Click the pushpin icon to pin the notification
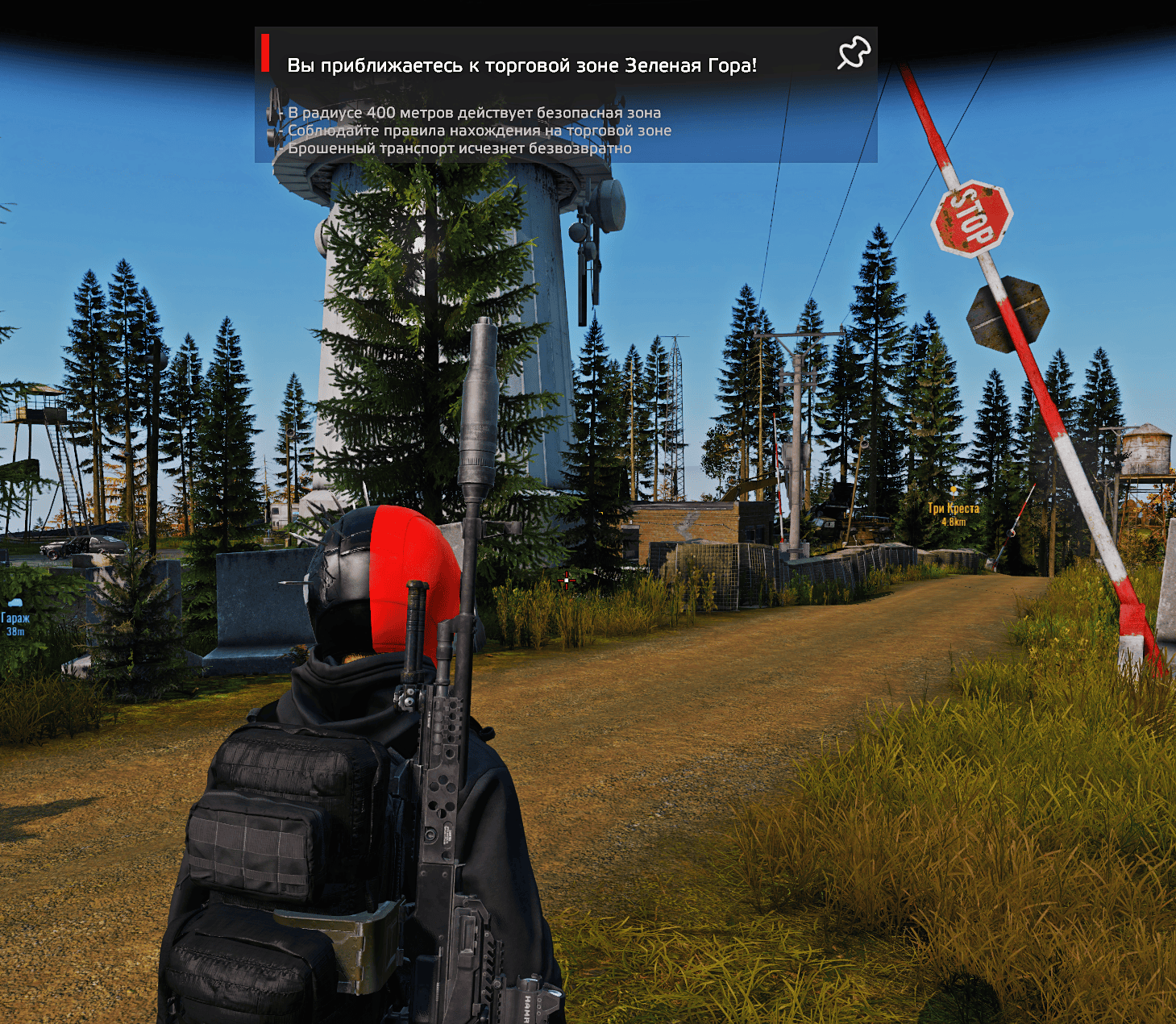This screenshot has width=1176, height=1024. pyautogui.click(x=854, y=52)
